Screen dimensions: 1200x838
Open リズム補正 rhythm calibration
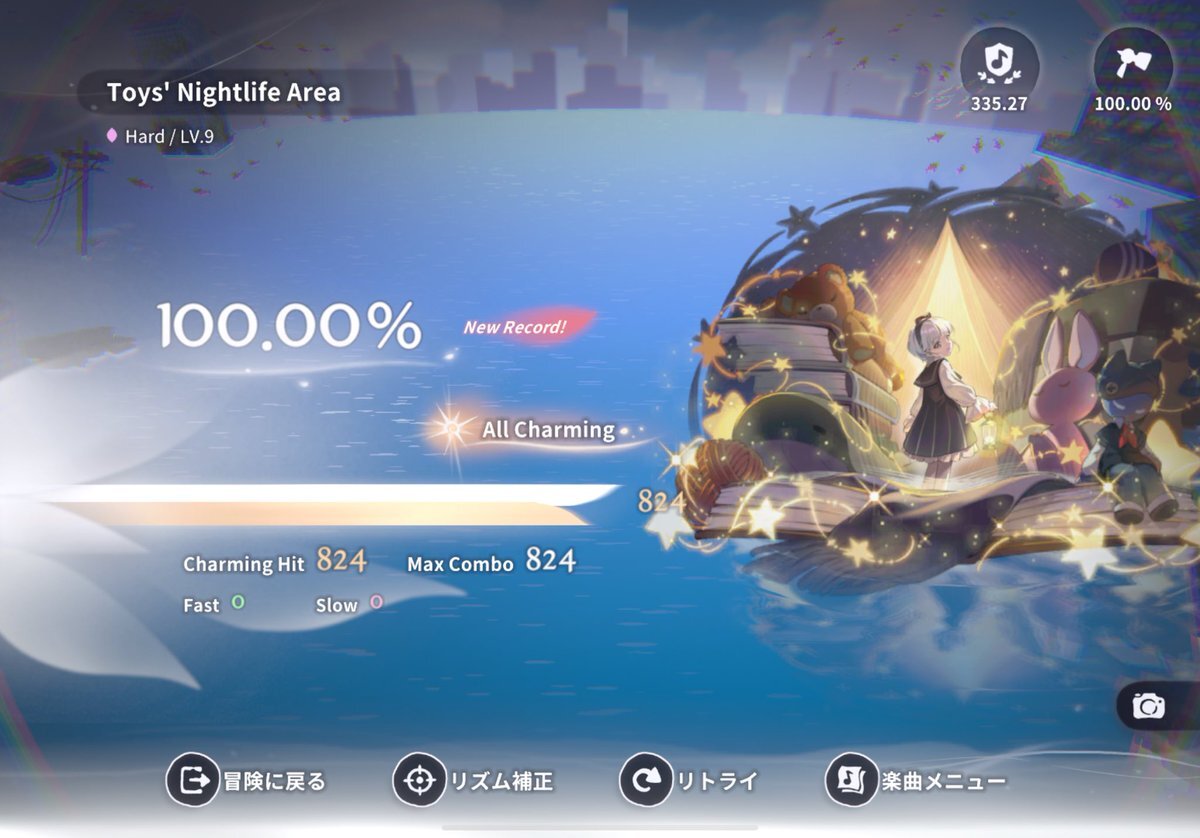click(x=473, y=781)
